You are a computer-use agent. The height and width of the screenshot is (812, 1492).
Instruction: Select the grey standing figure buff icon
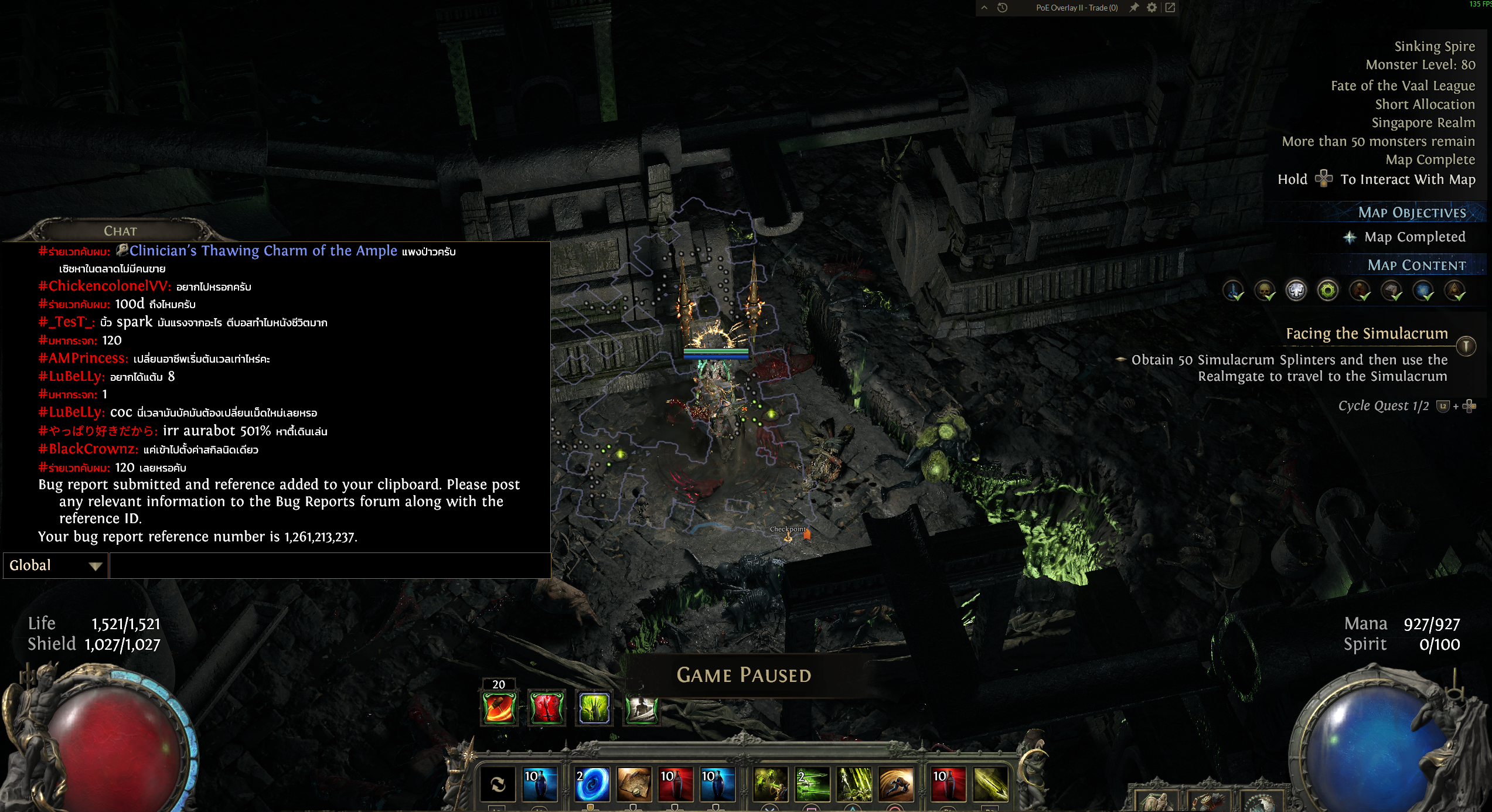point(641,708)
